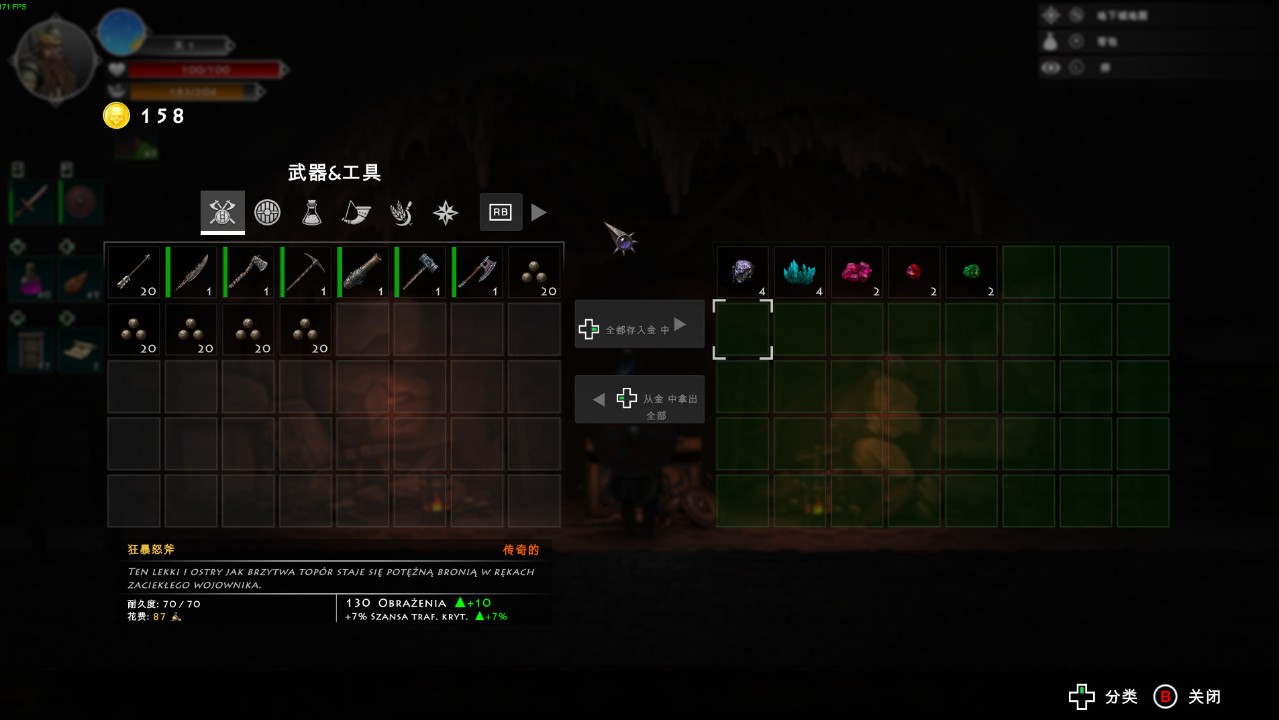The image size is (1279, 720).
Task: Choose the green emerald in chest
Action: pyautogui.click(x=972, y=272)
